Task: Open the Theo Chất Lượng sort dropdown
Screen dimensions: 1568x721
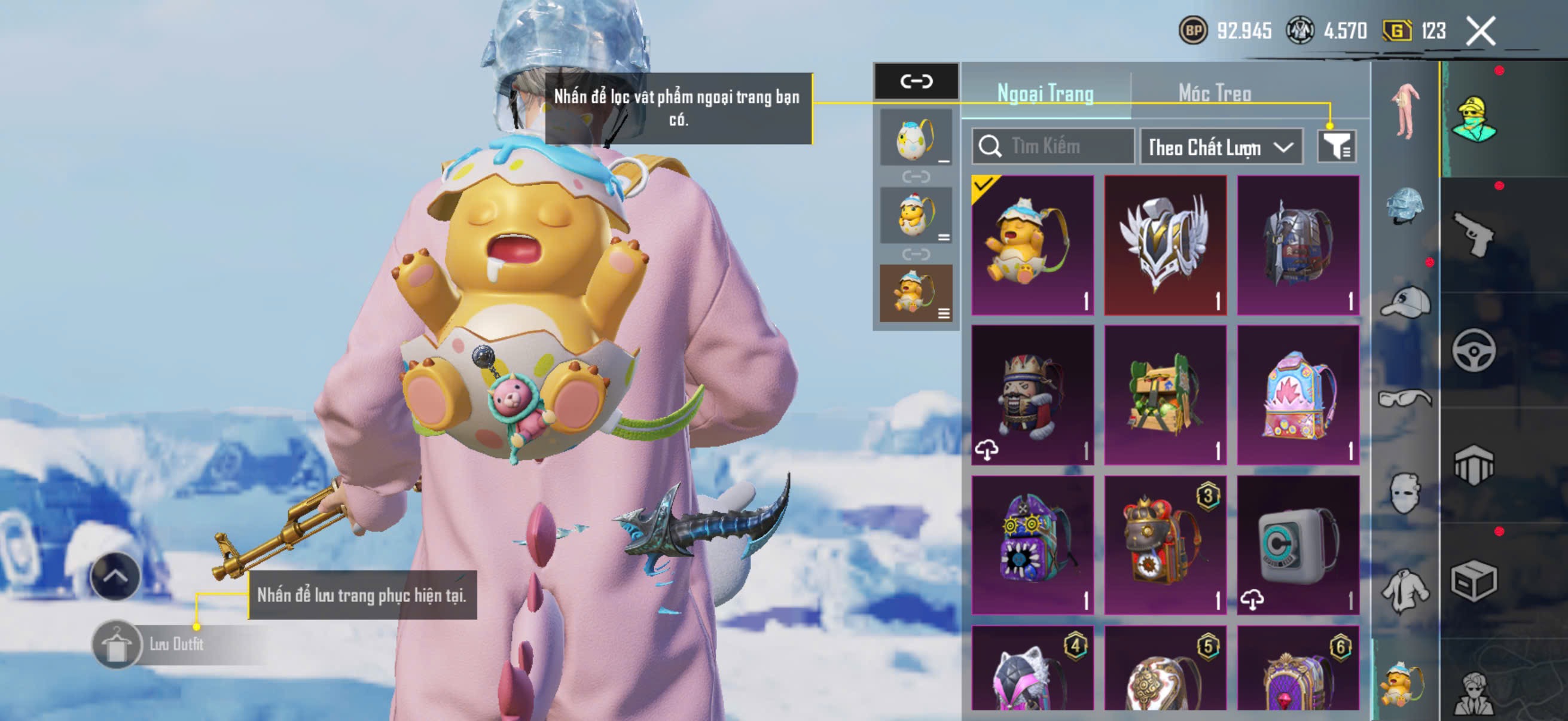Action: (x=1221, y=147)
